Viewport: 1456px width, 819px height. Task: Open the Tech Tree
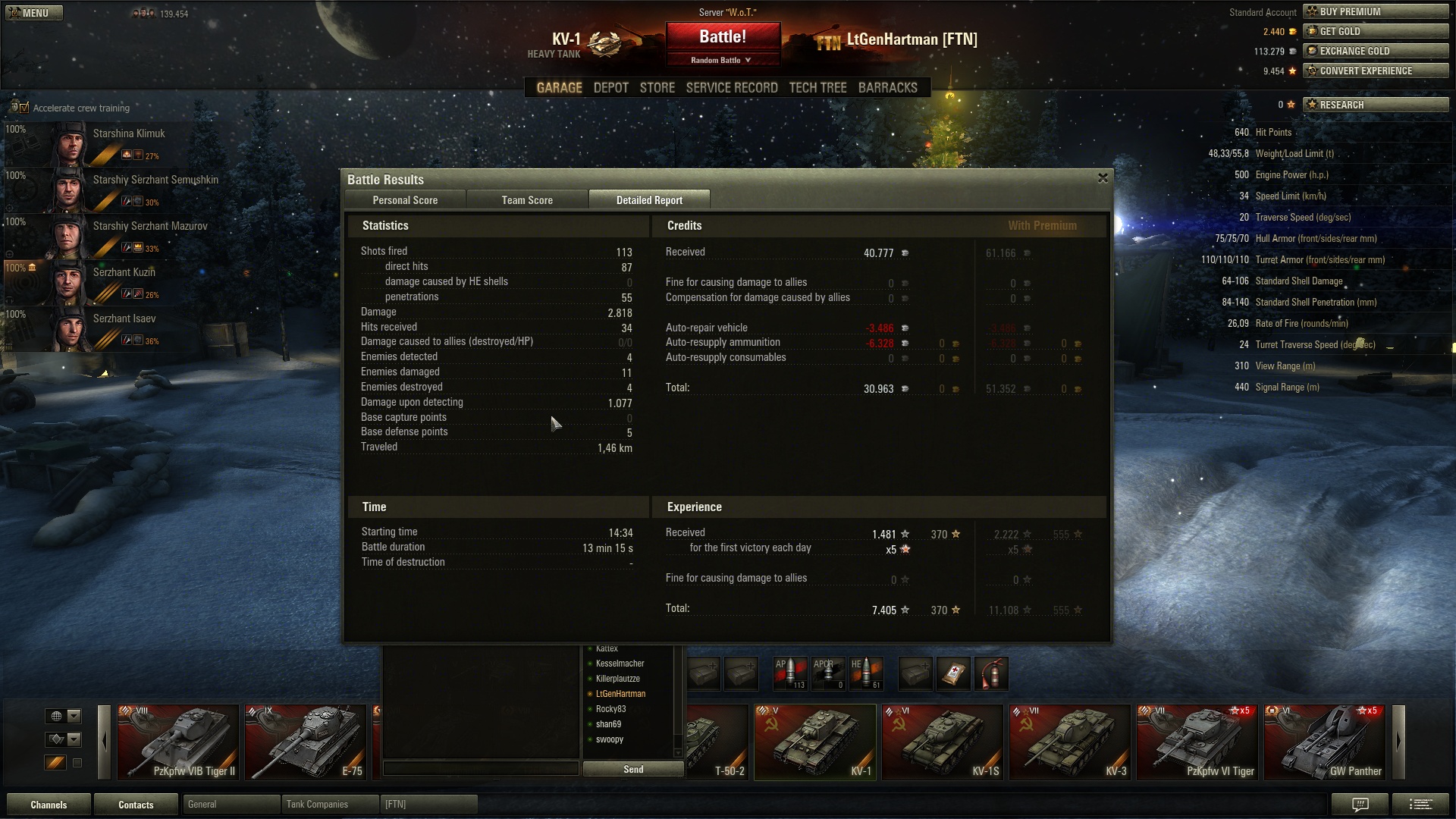[x=817, y=88]
